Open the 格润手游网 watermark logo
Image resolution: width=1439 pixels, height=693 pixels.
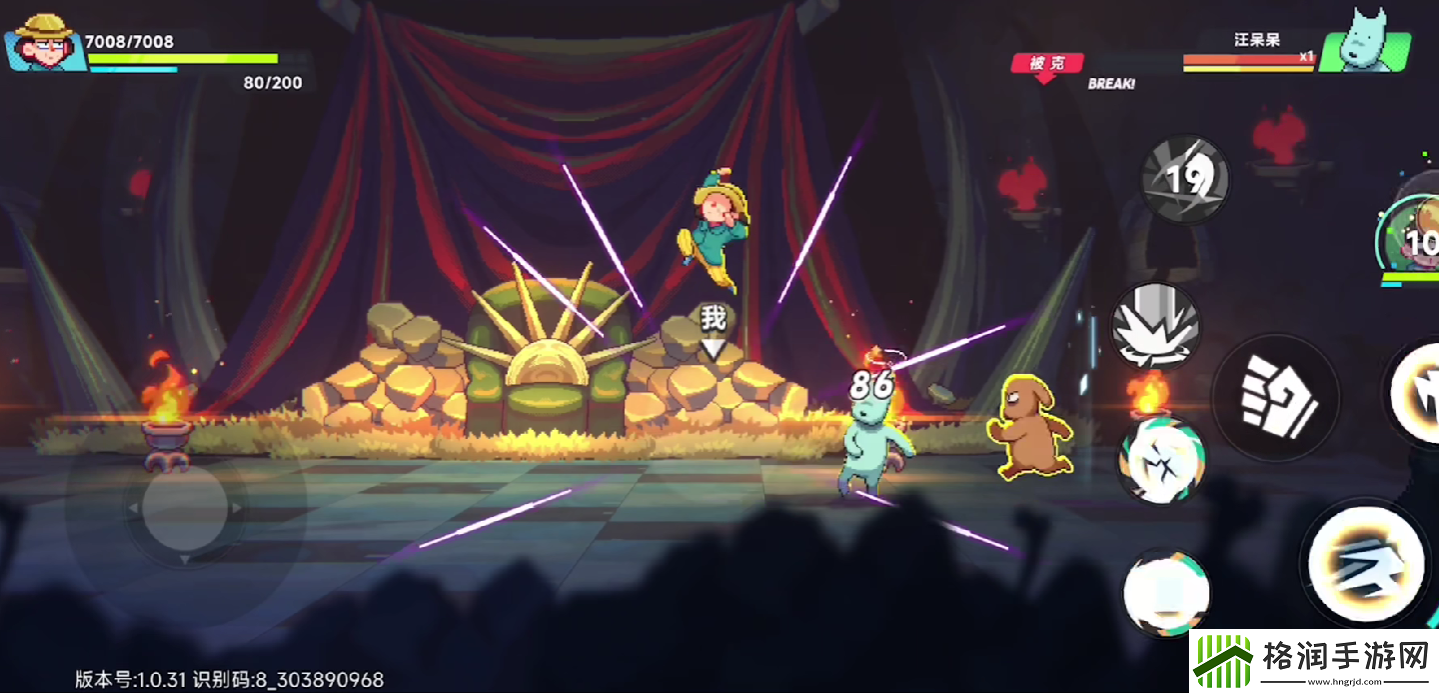click(x=1313, y=661)
